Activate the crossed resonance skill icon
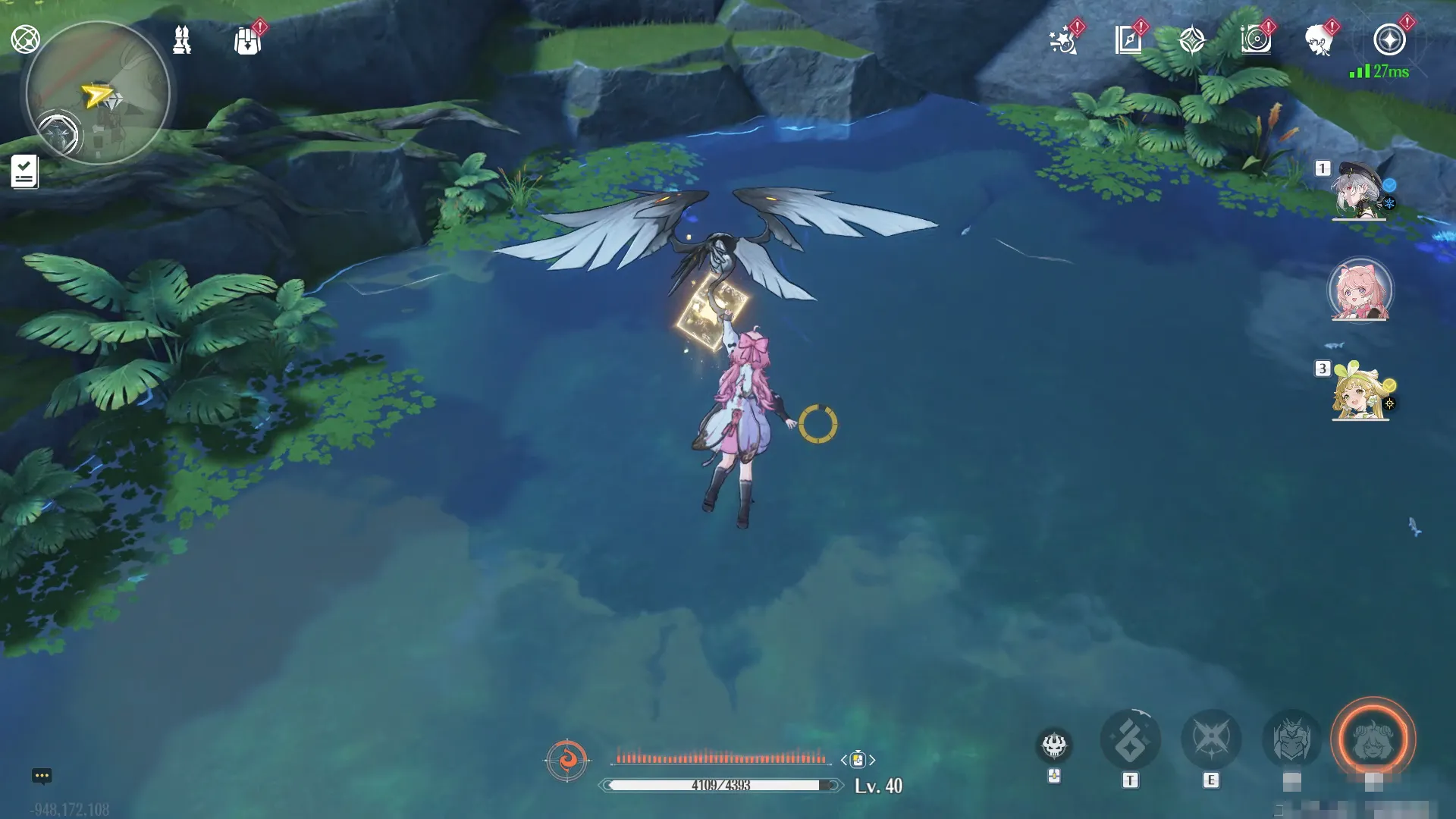 (x=1211, y=739)
